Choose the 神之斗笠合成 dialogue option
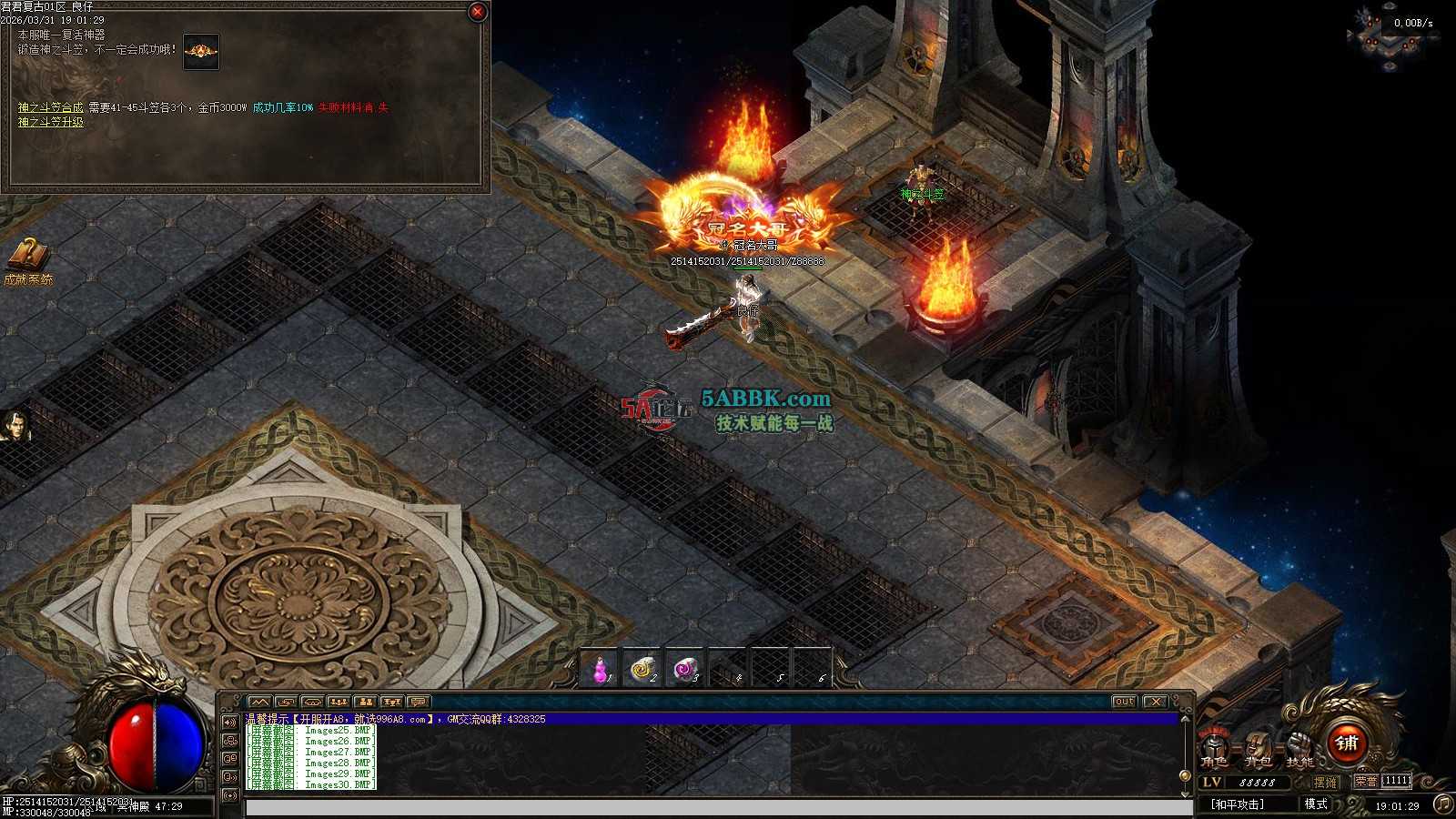 point(51,107)
